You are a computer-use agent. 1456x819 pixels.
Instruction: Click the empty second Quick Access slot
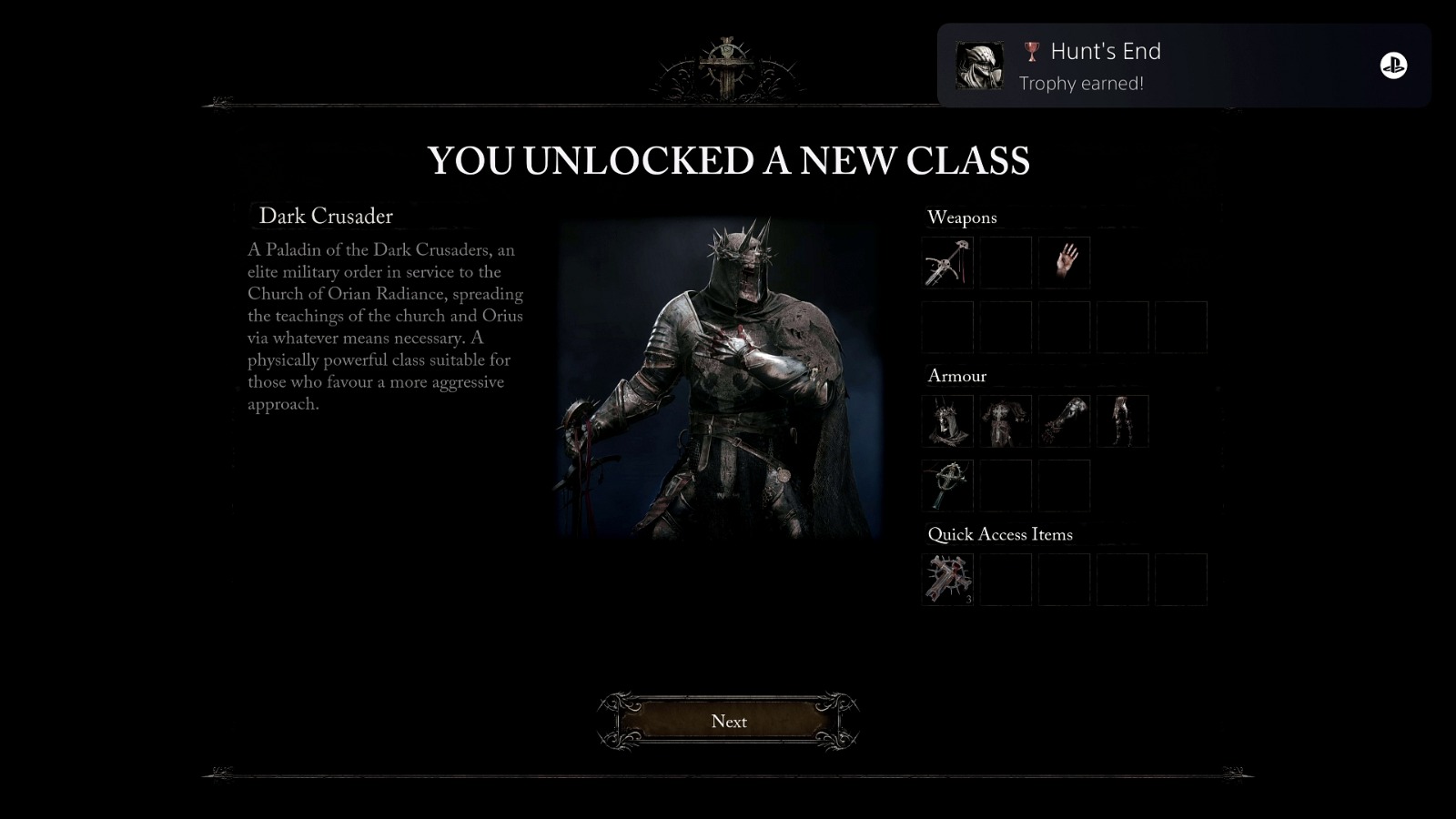(x=1006, y=579)
